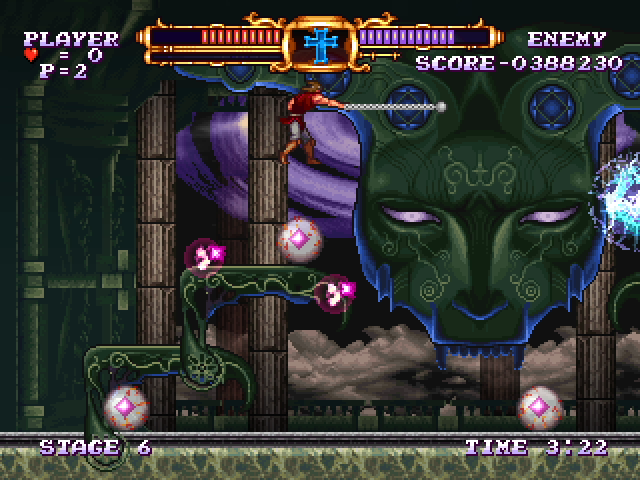Select the cross sub-weapon icon

pyautogui.click(x=322, y=41)
